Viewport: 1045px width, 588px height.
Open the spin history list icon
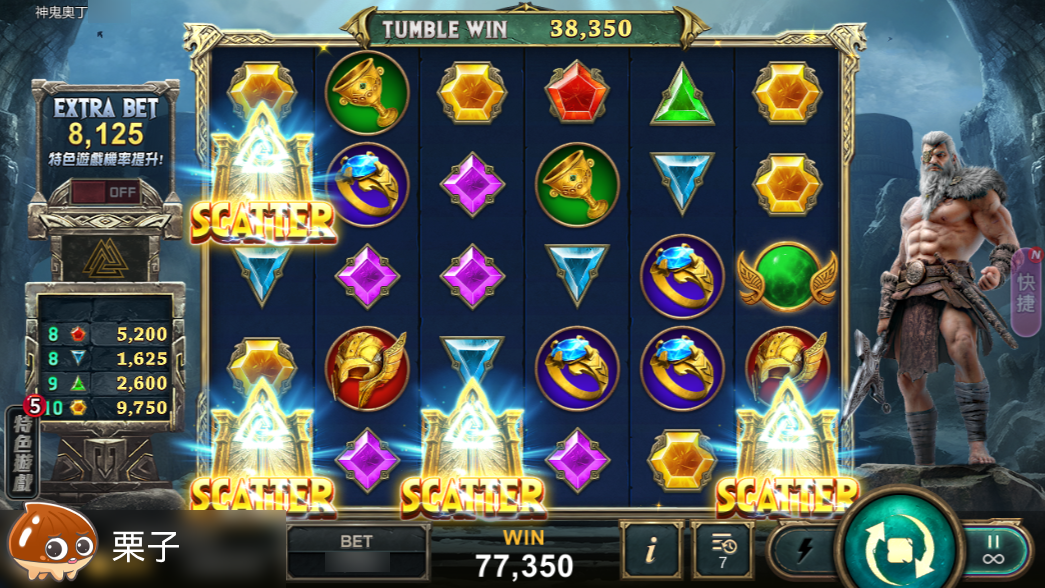tap(724, 550)
